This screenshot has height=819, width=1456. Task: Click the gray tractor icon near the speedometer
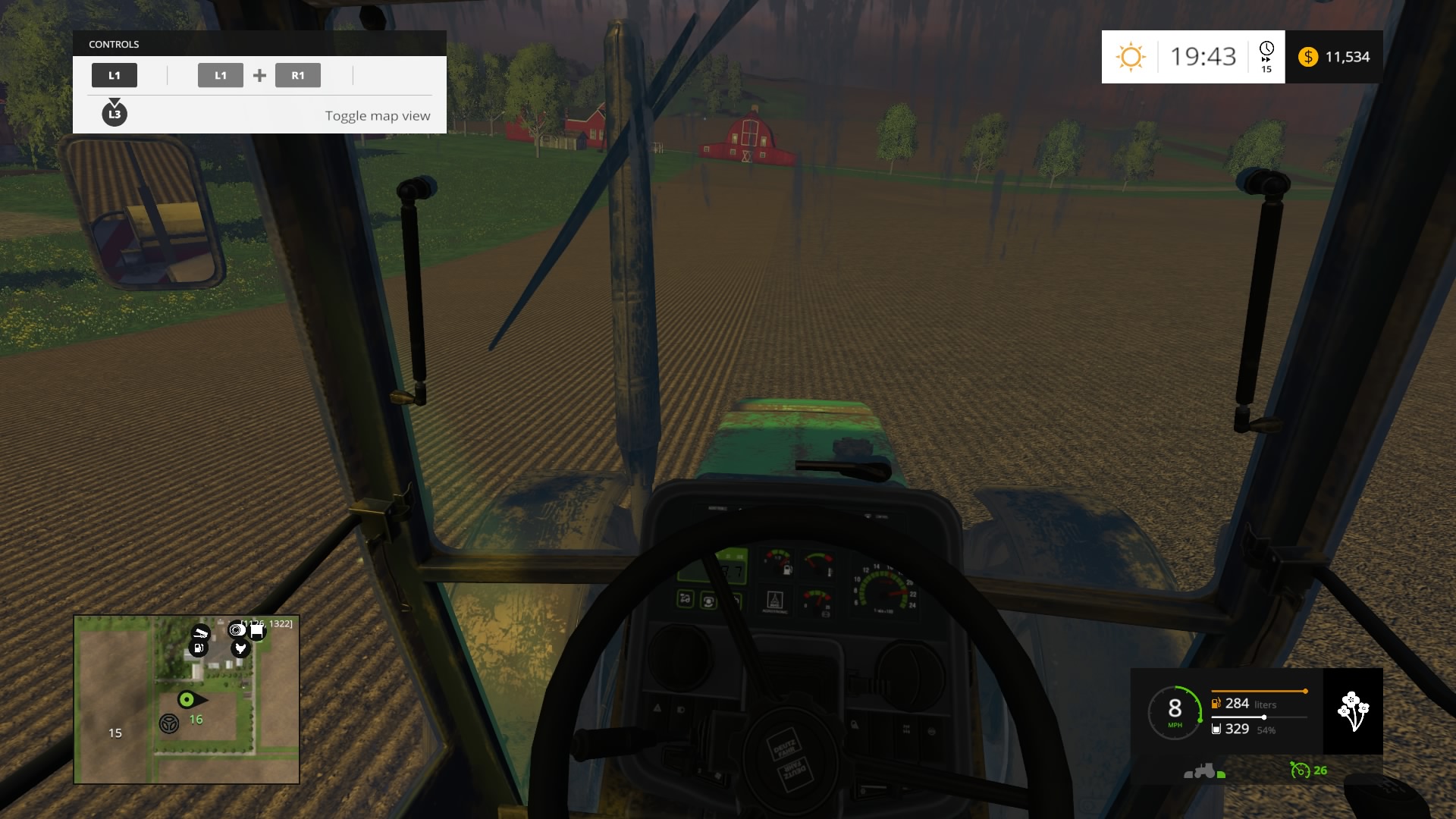pos(1204,771)
